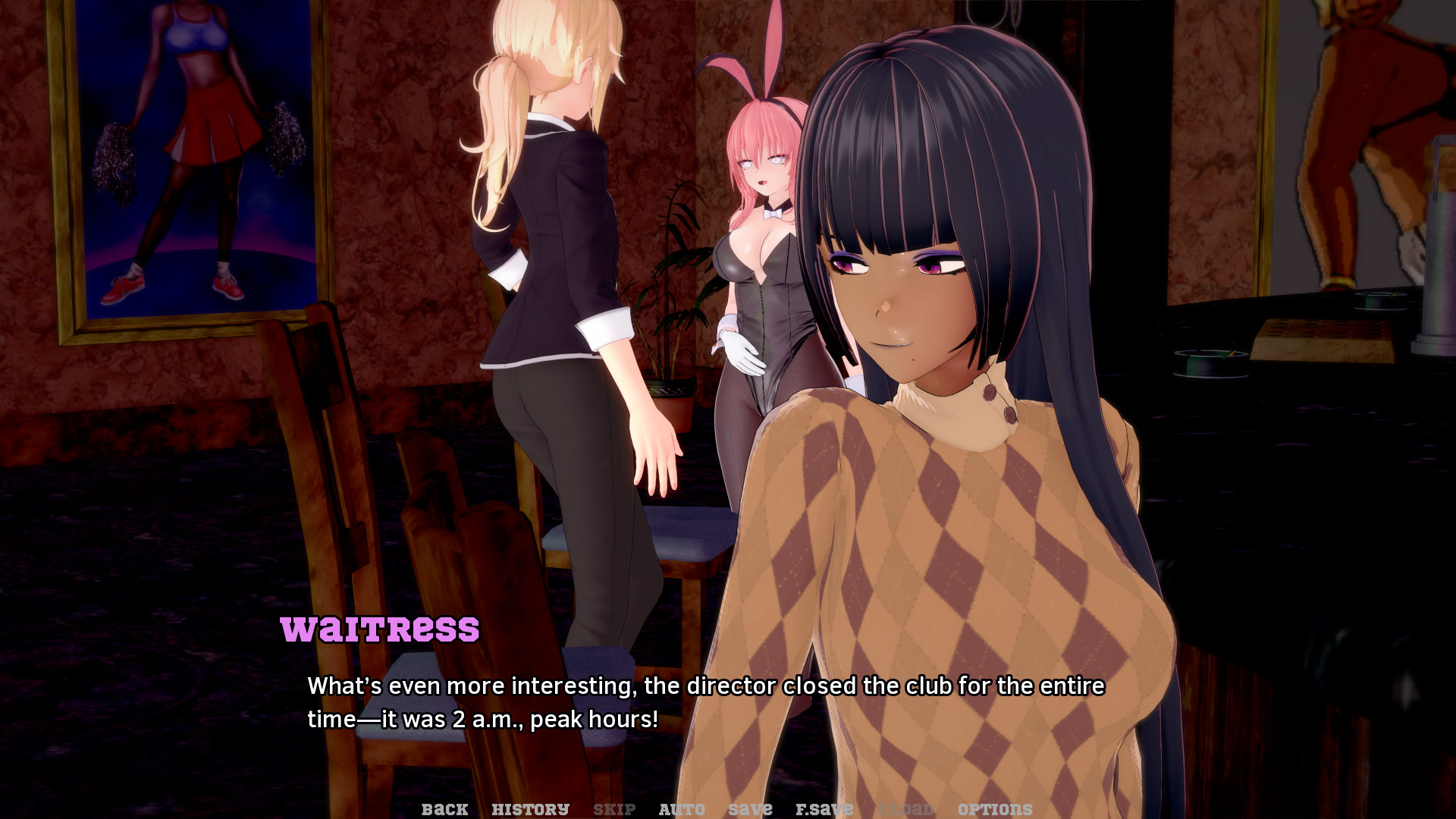Open the History screen
The height and width of the screenshot is (819, 1456).
531,808
